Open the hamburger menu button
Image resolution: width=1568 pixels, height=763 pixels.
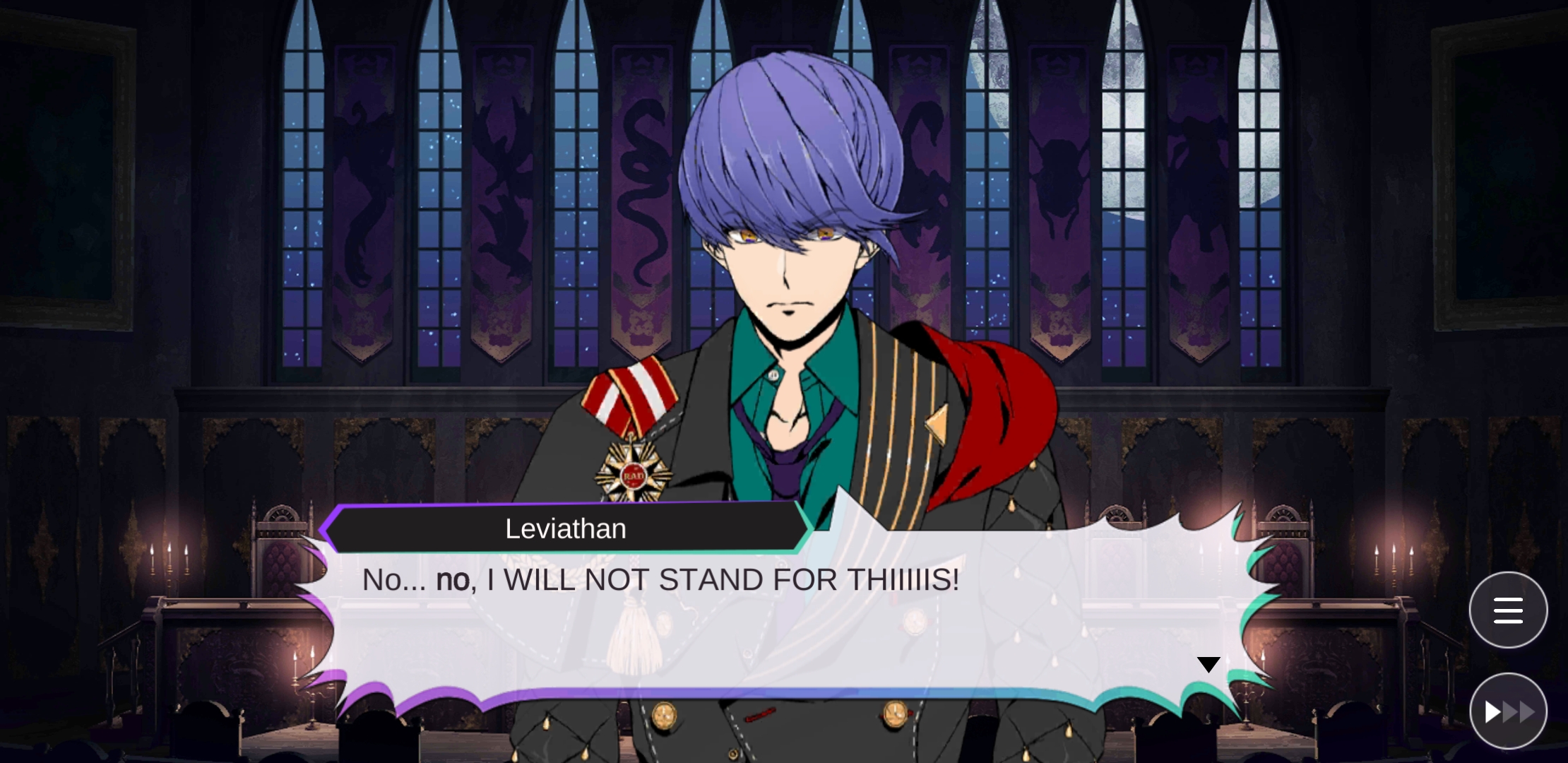pos(1508,610)
